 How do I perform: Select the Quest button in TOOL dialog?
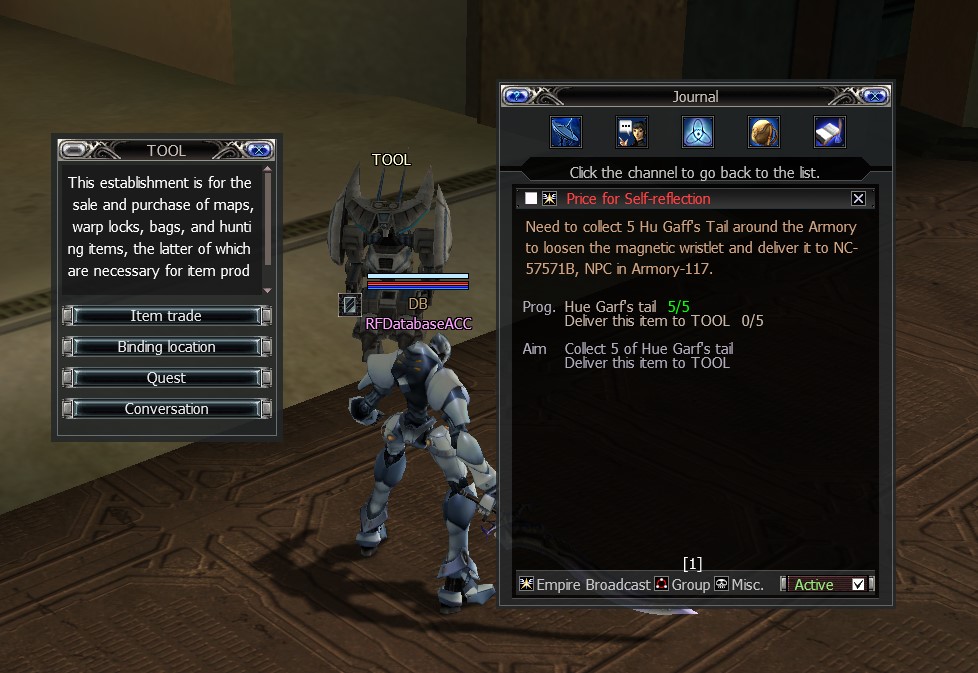pos(166,378)
